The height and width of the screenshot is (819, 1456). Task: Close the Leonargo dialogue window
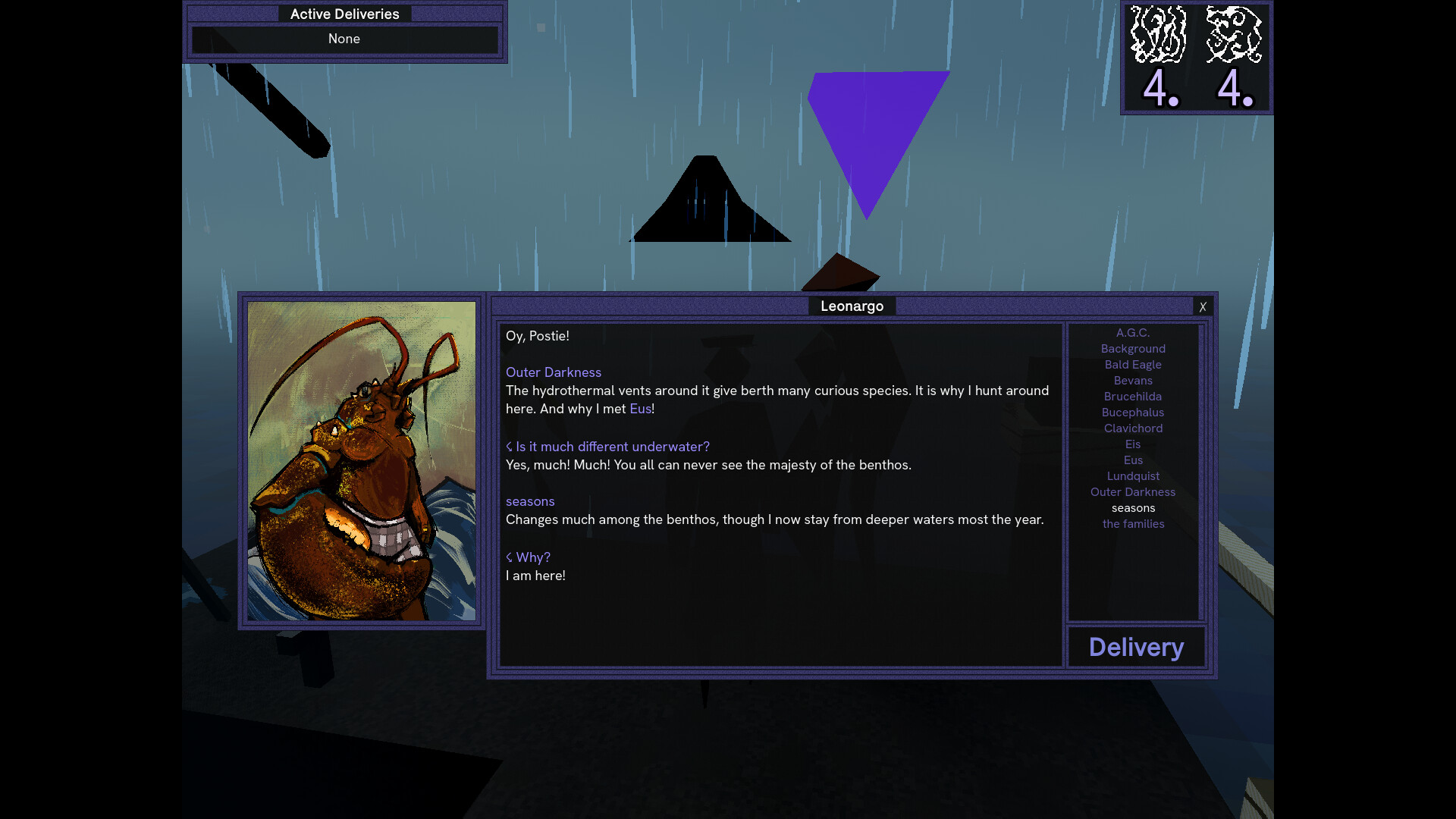(x=1203, y=307)
